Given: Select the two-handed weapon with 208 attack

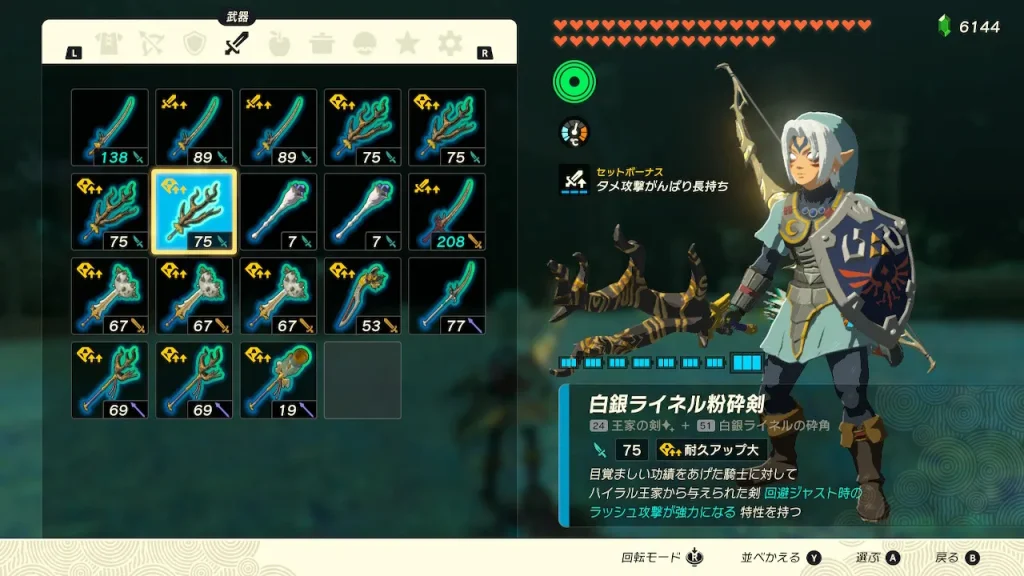Looking at the screenshot, I should (447, 212).
